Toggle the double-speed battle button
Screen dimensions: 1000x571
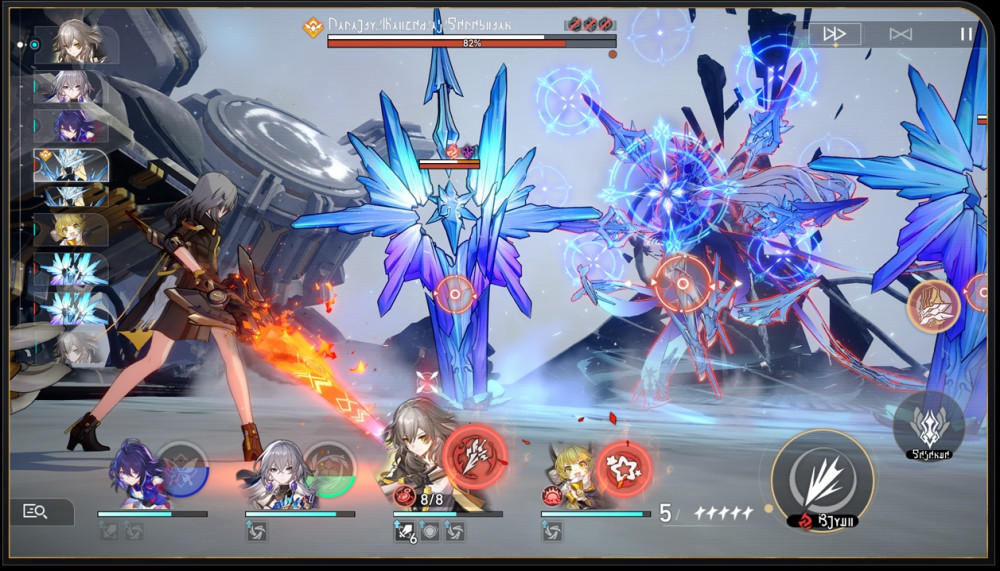click(834, 34)
